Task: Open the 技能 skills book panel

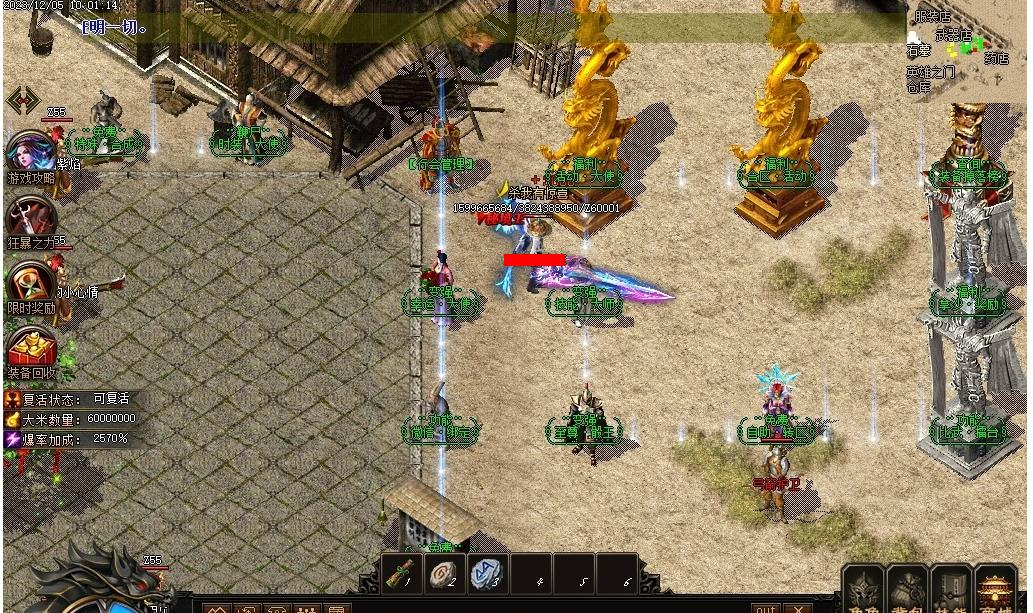Action: [x=951, y=591]
